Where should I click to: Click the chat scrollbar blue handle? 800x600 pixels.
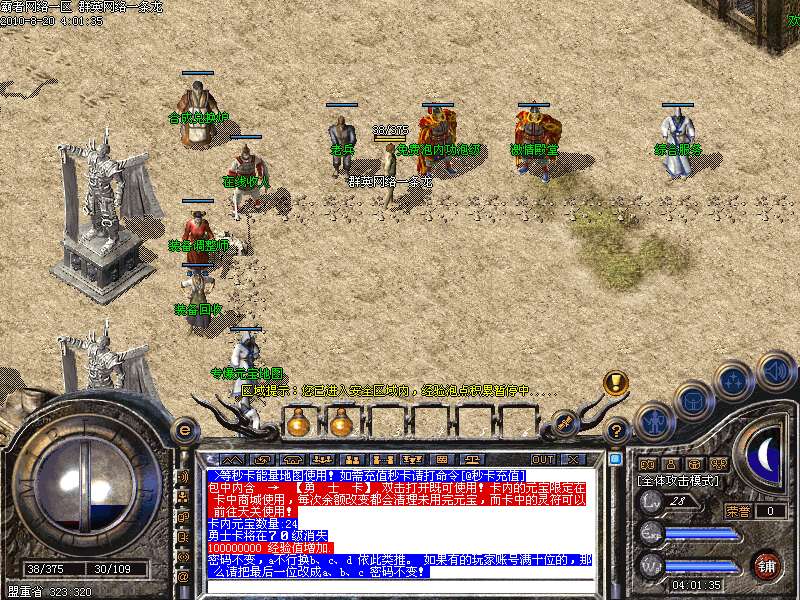tap(616, 459)
